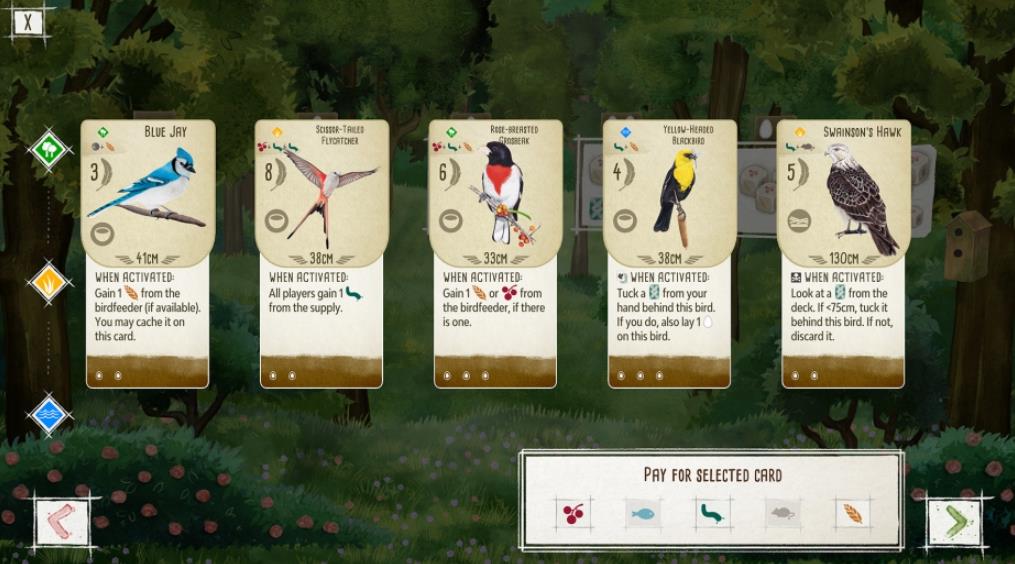Pay with the rodent food token
The width and height of the screenshot is (1015, 564).
(783, 513)
